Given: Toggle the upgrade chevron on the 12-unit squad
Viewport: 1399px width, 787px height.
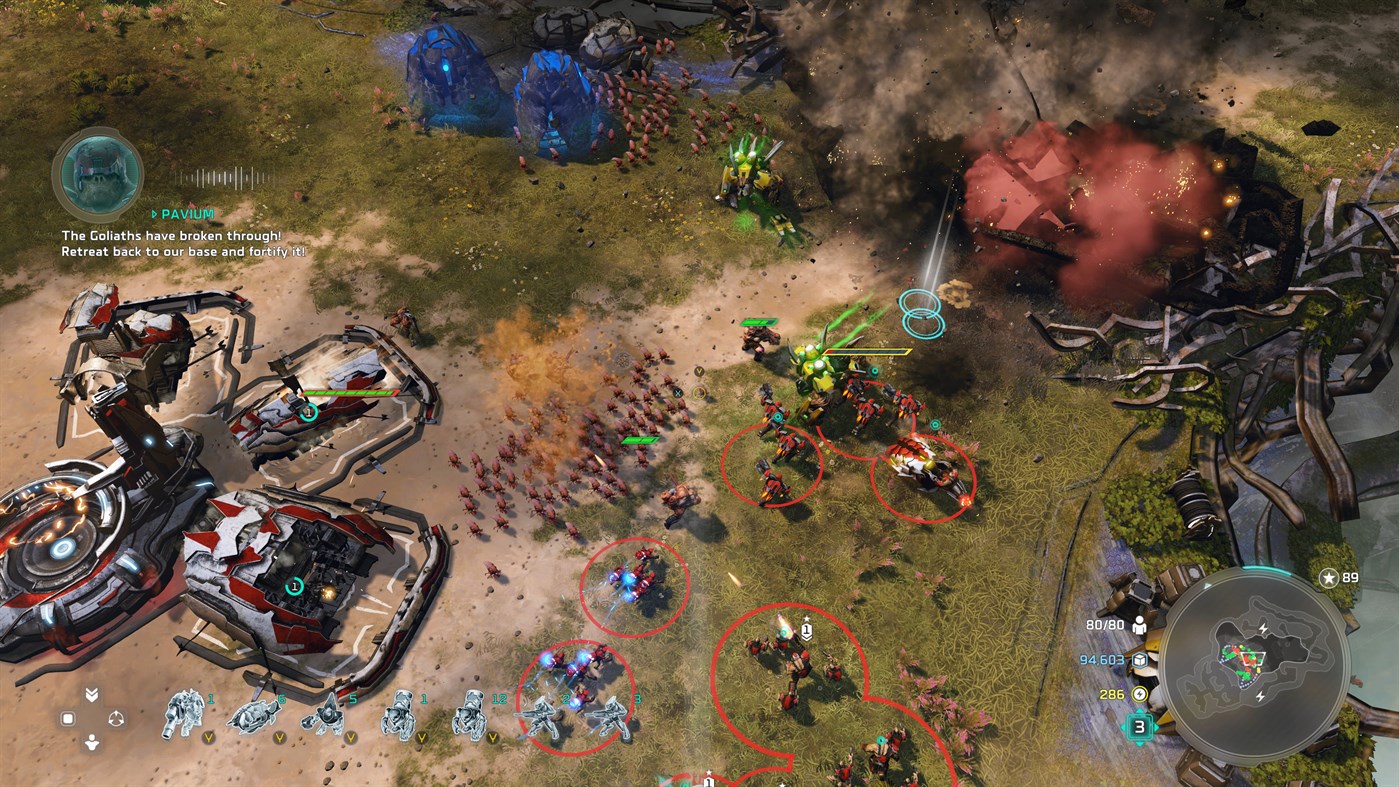Looking at the screenshot, I should [492, 737].
